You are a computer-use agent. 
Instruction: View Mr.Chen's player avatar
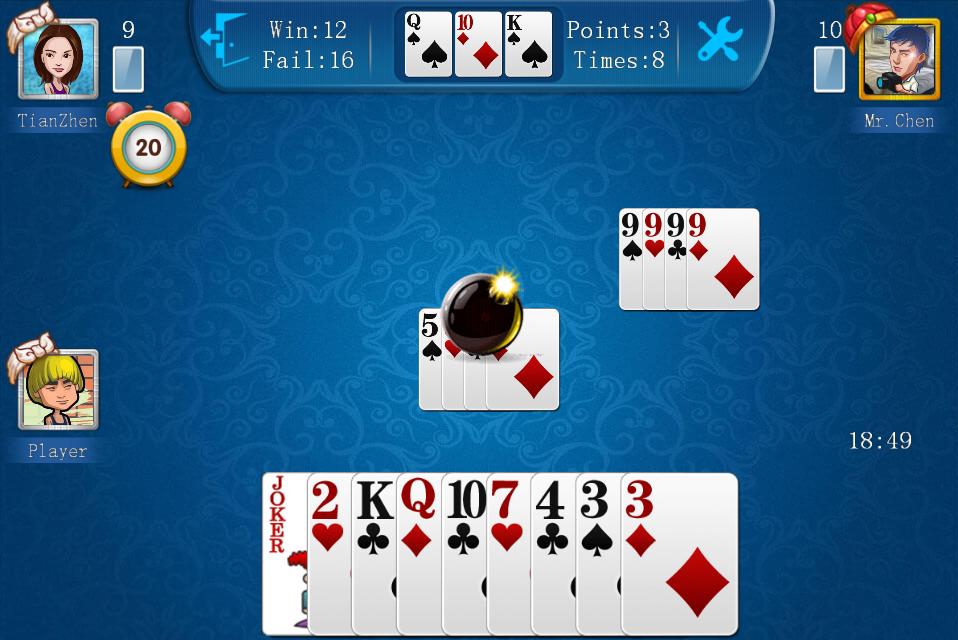898,60
